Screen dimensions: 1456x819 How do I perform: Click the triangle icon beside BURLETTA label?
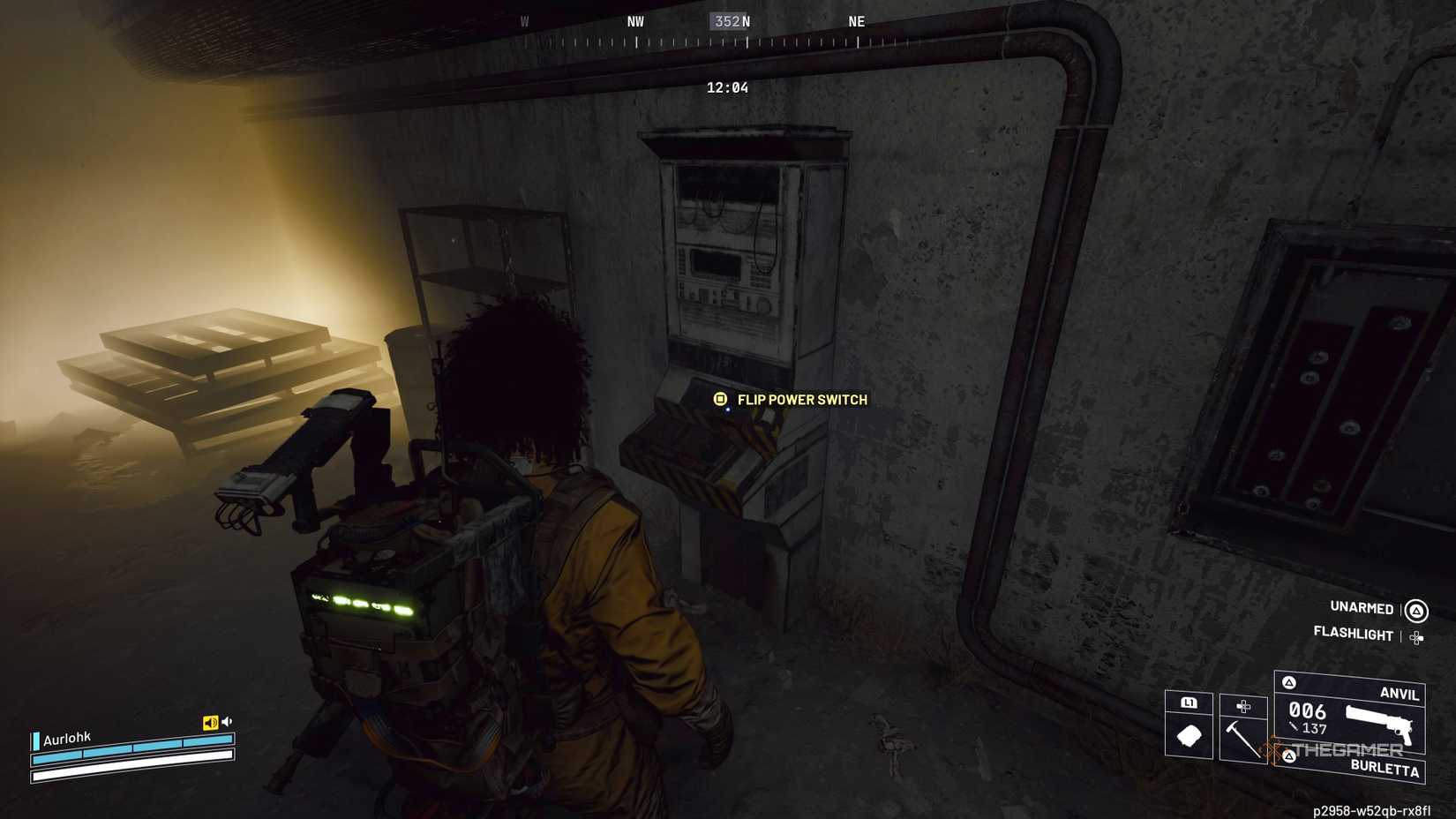1288,755
